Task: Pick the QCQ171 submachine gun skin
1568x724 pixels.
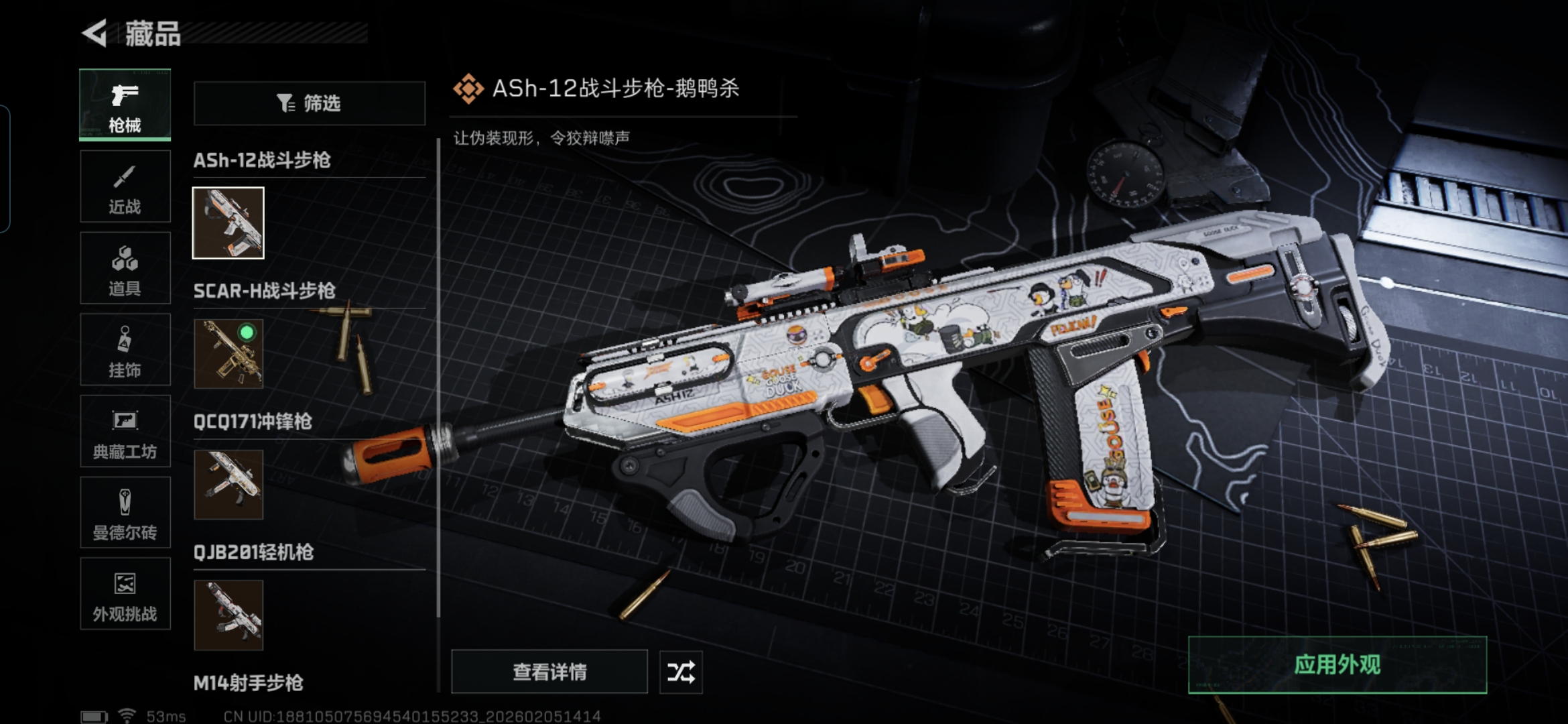Action: pyautogui.click(x=228, y=485)
